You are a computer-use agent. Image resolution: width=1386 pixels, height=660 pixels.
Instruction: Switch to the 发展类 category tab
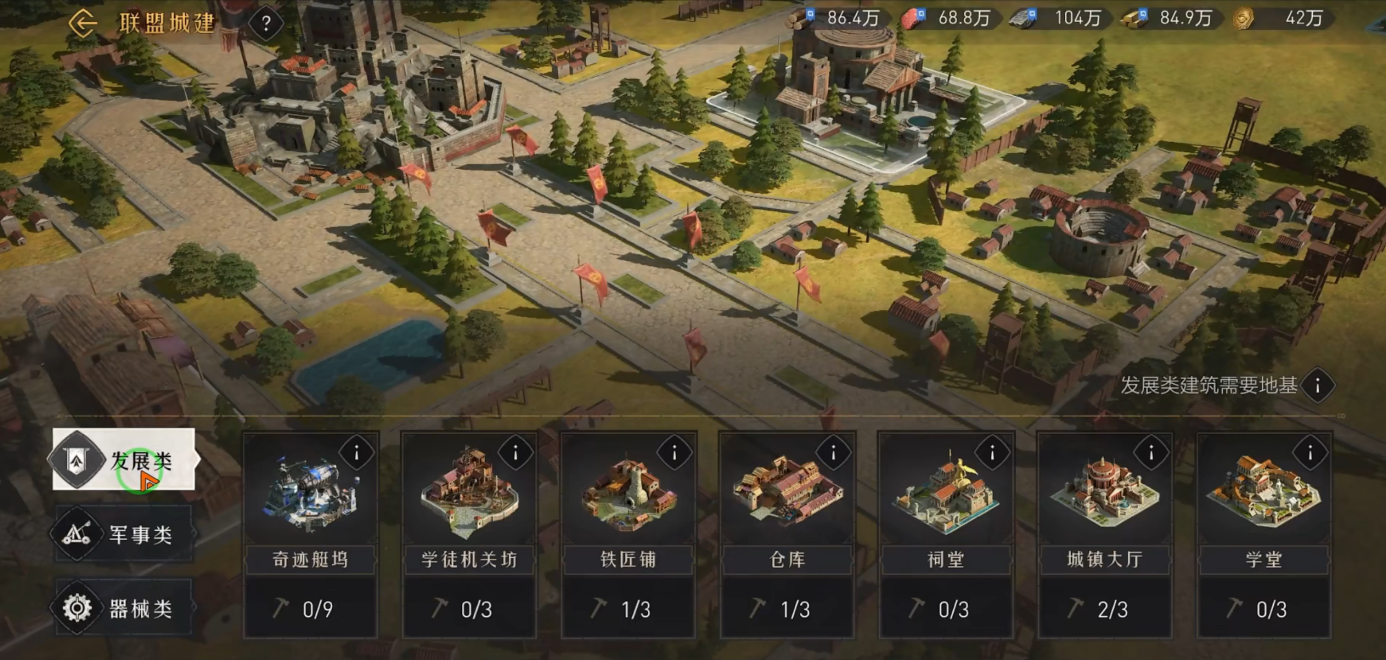pyautogui.click(x=124, y=460)
